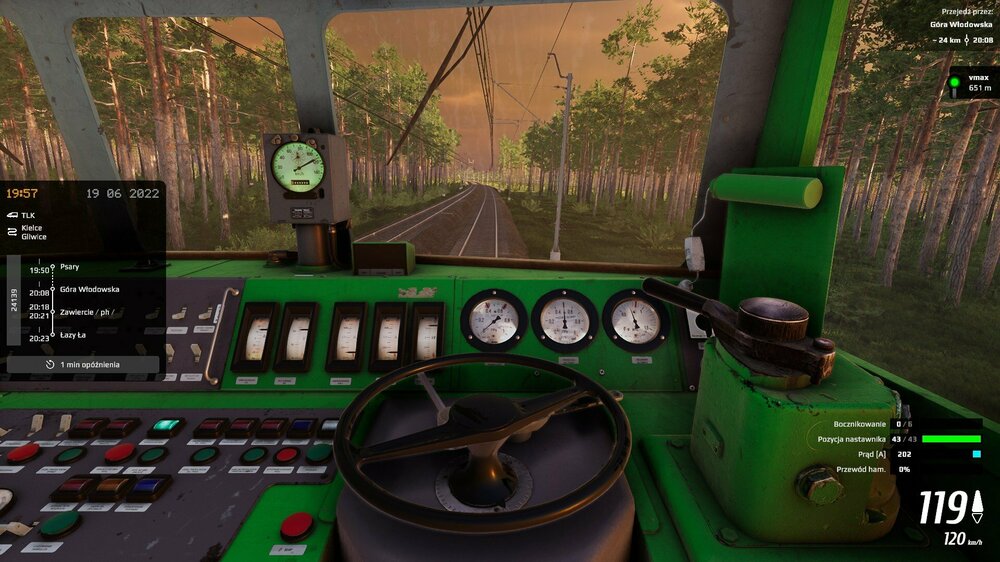Choose the Zawiercie stop in the timetable

[88, 311]
